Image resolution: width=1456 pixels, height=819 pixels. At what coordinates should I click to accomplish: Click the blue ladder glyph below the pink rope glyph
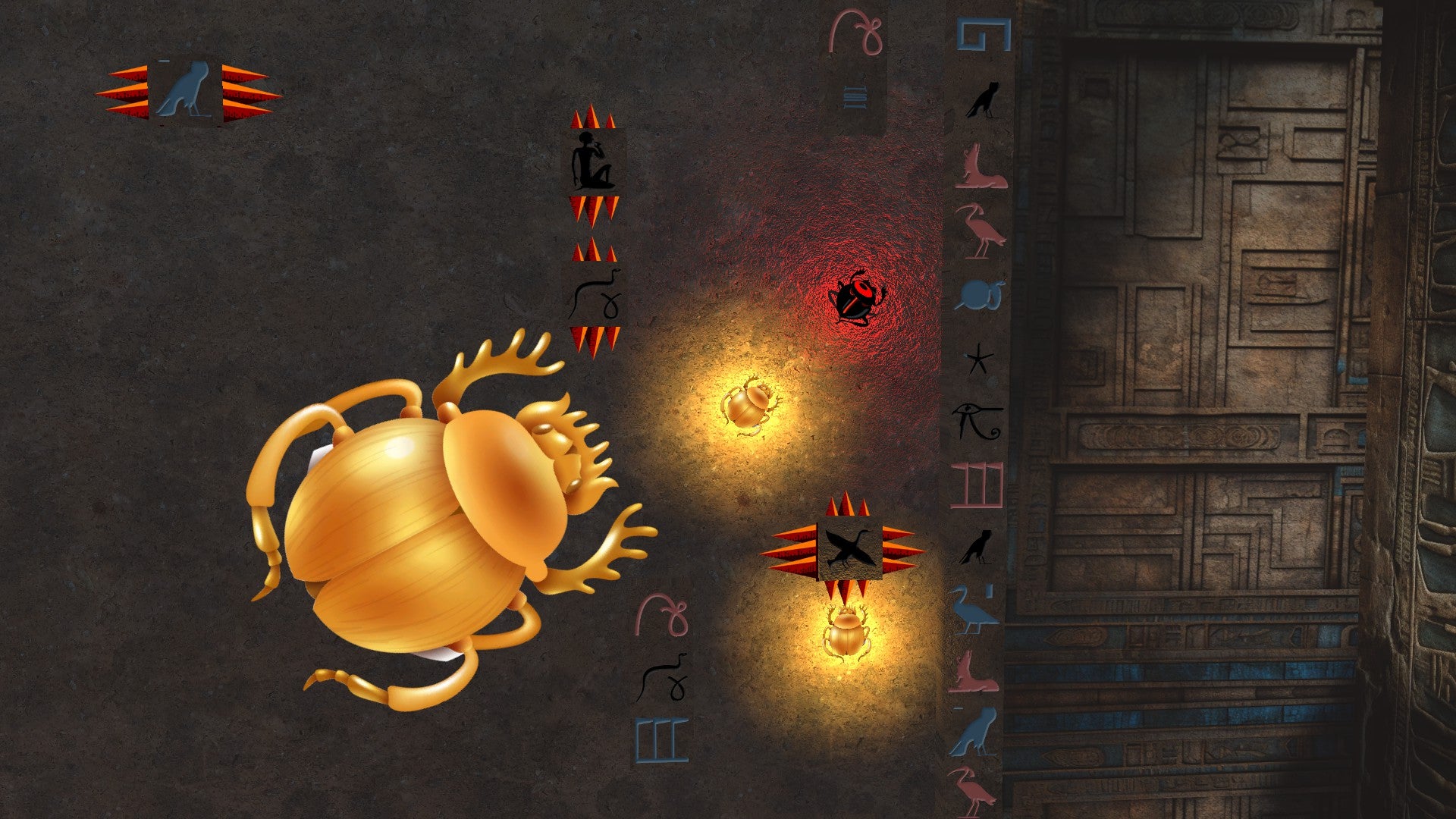tap(855, 97)
